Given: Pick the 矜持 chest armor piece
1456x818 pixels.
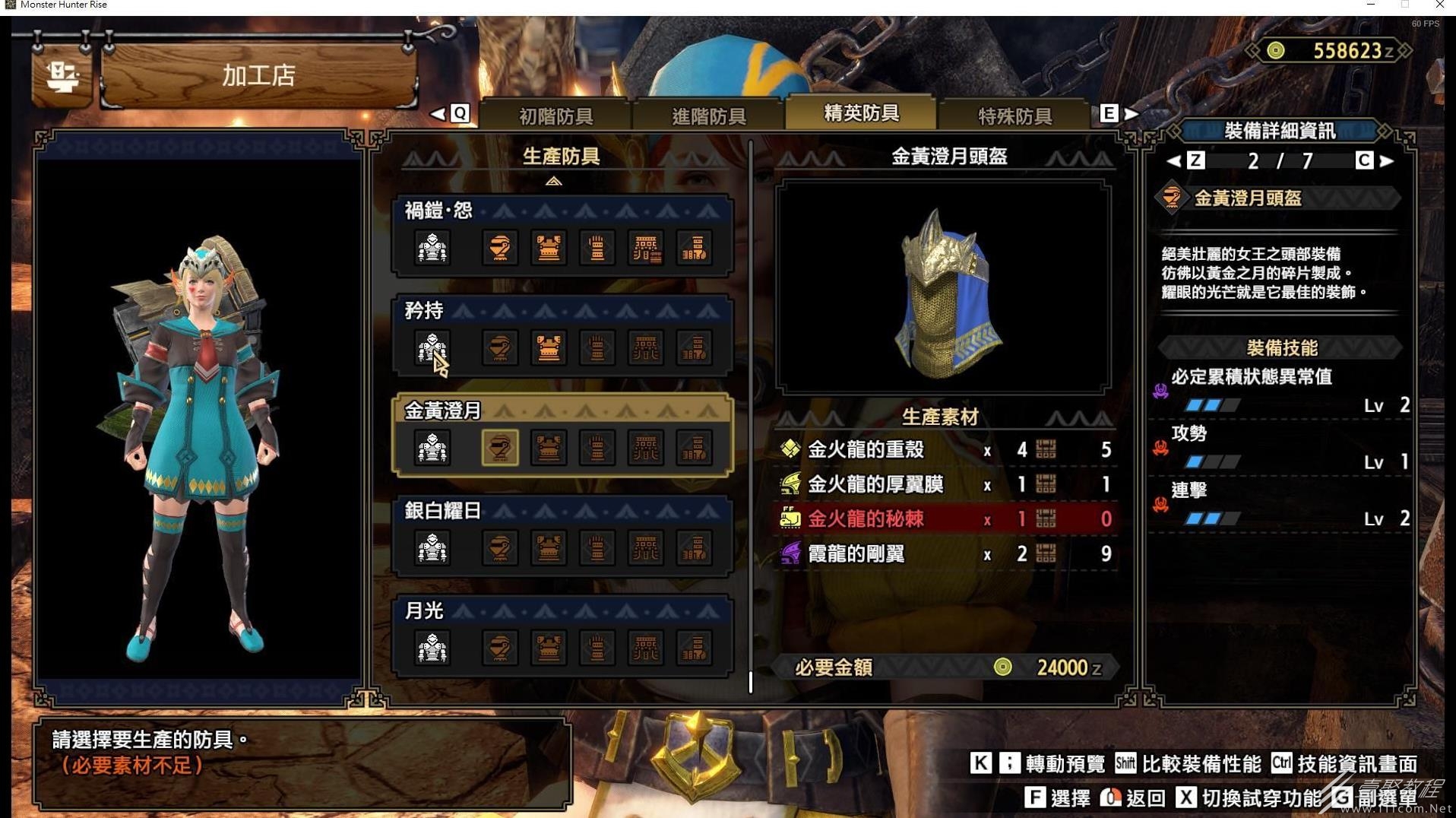Looking at the screenshot, I should 548,348.
